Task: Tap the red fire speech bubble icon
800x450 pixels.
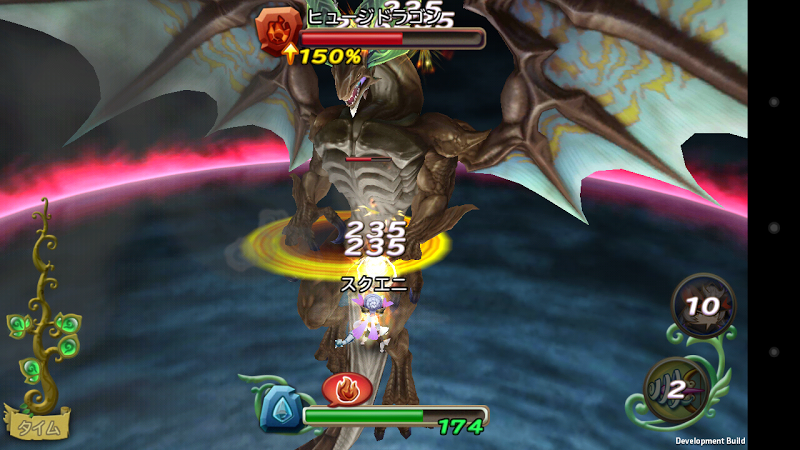Action: click(347, 386)
